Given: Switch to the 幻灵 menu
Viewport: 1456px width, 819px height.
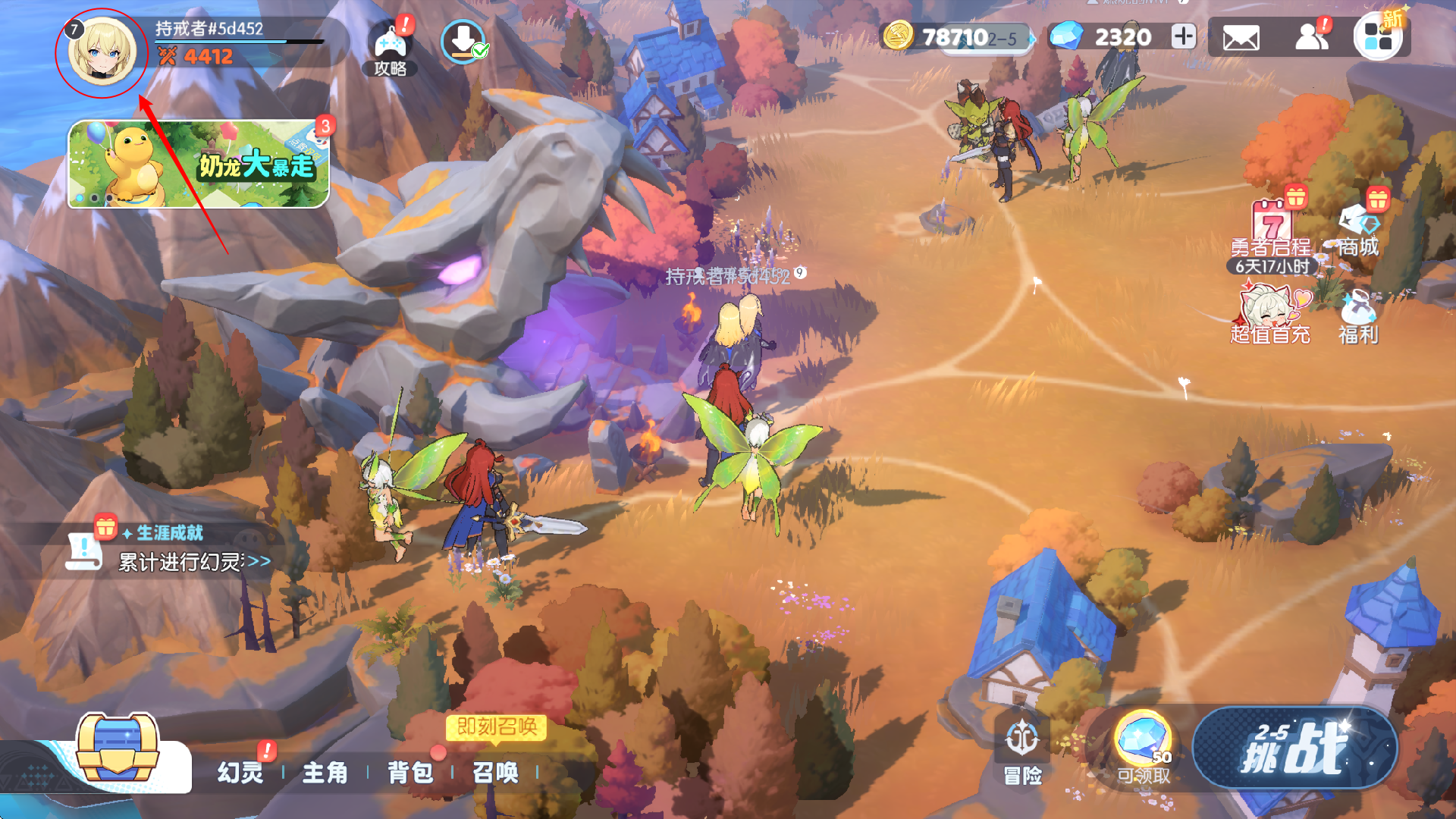Looking at the screenshot, I should click(x=240, y=772).
